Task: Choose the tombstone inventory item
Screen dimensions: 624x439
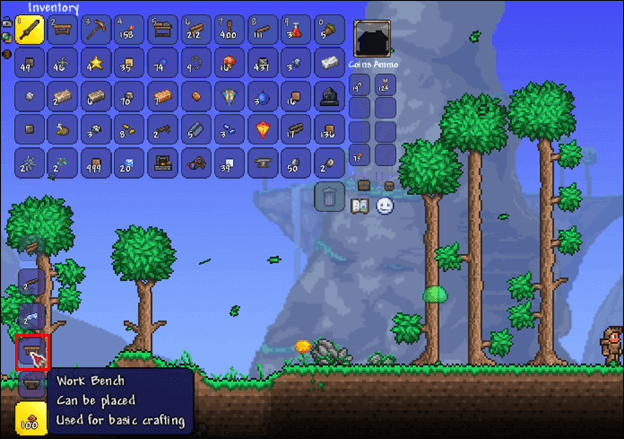Action: click(329, 97)
